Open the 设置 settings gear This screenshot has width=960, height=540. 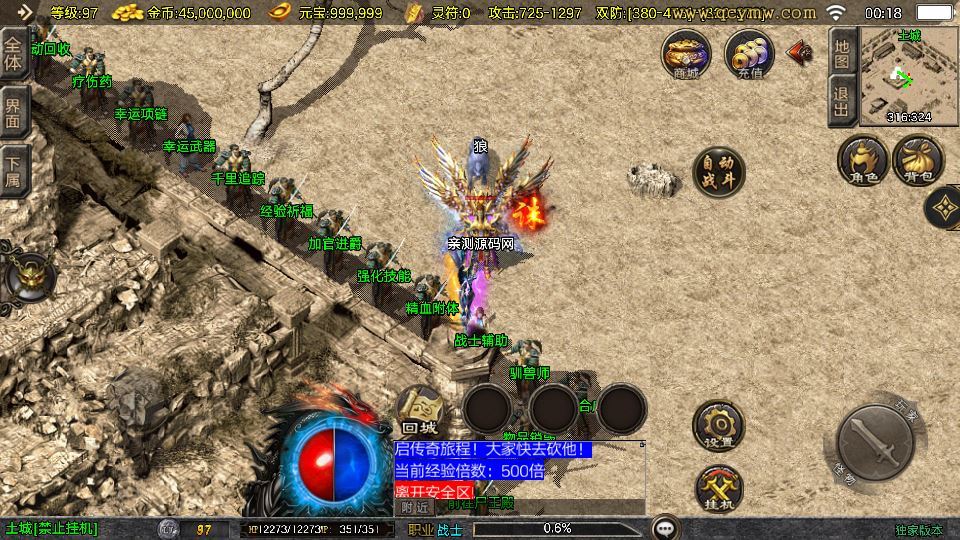[x=719, y=426]
